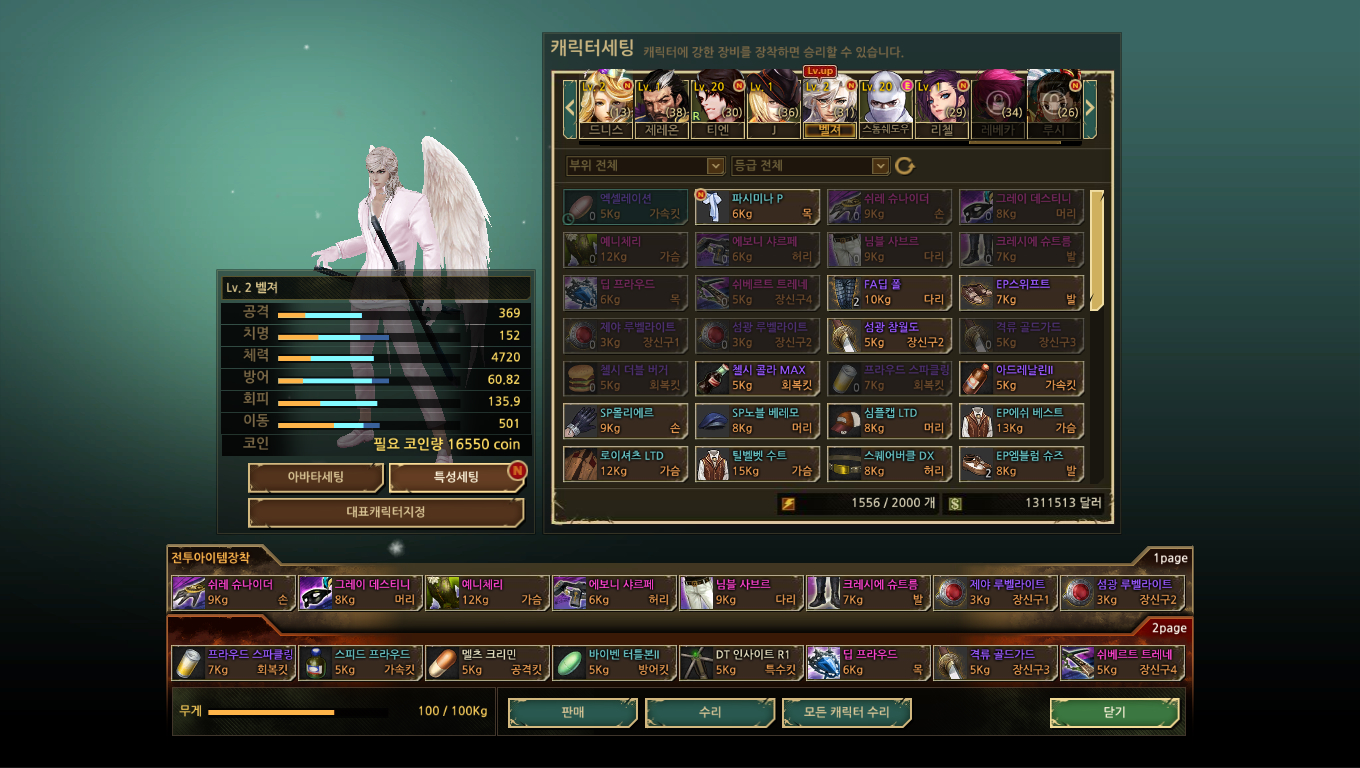1360x768 pixels.
Task: Click the 수리 repair button
Action: pyautogui.click(x=709, y=712)
